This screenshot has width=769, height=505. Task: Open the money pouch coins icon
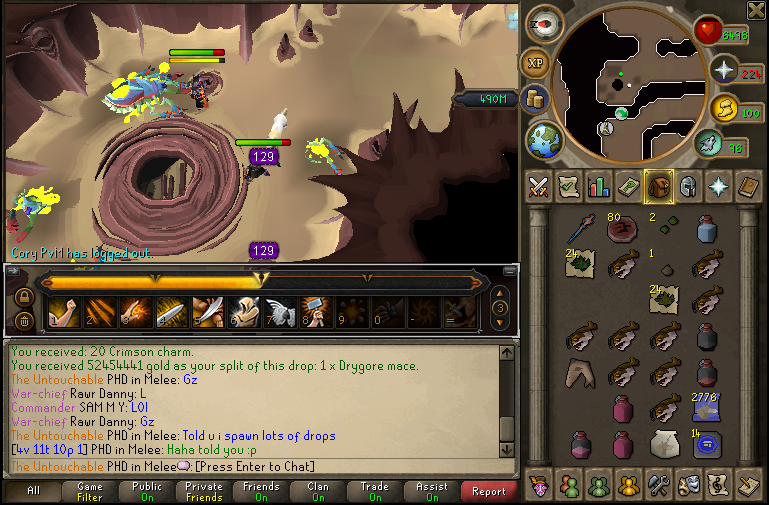pos(535,99)
